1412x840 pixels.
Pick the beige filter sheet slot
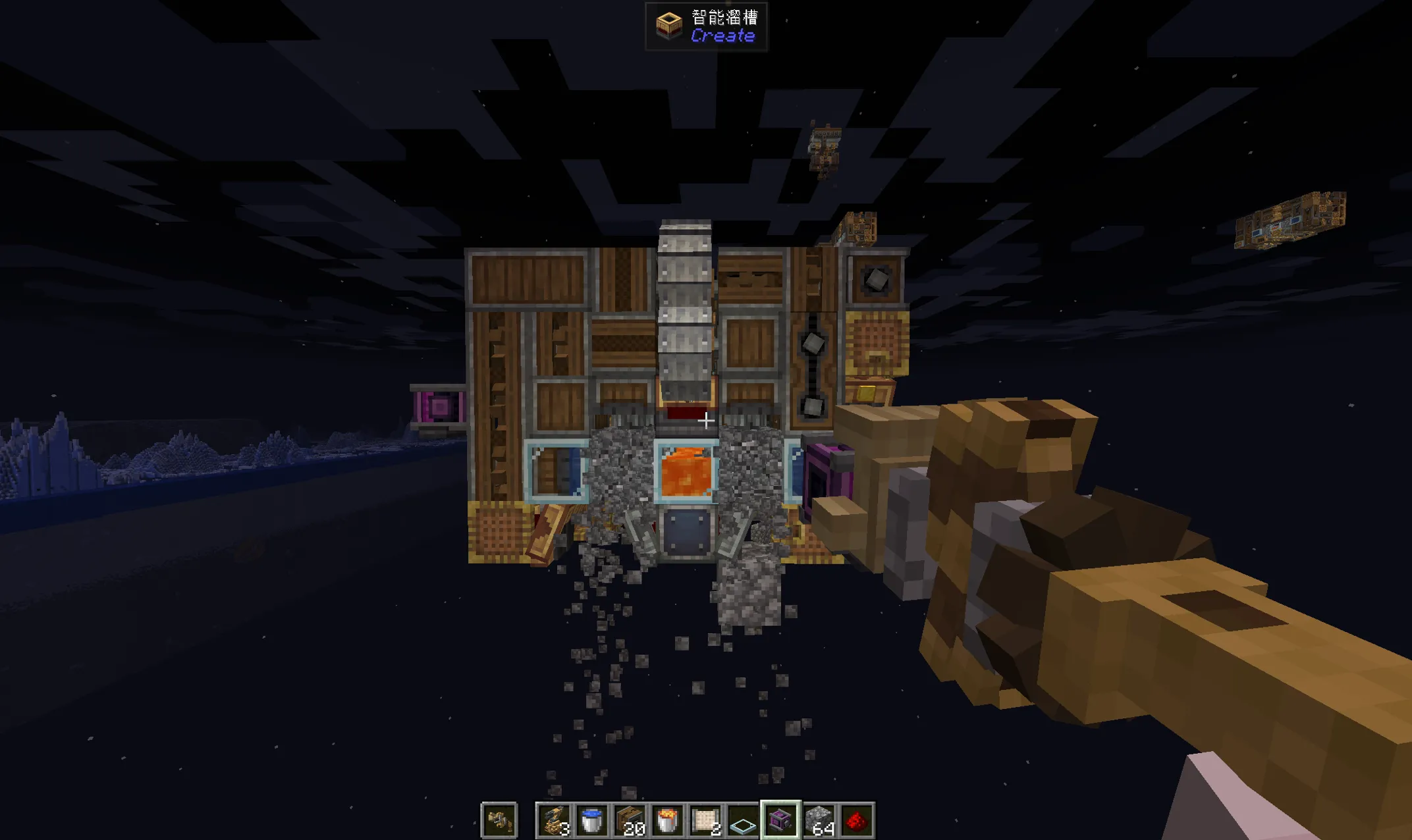point(705,820)
